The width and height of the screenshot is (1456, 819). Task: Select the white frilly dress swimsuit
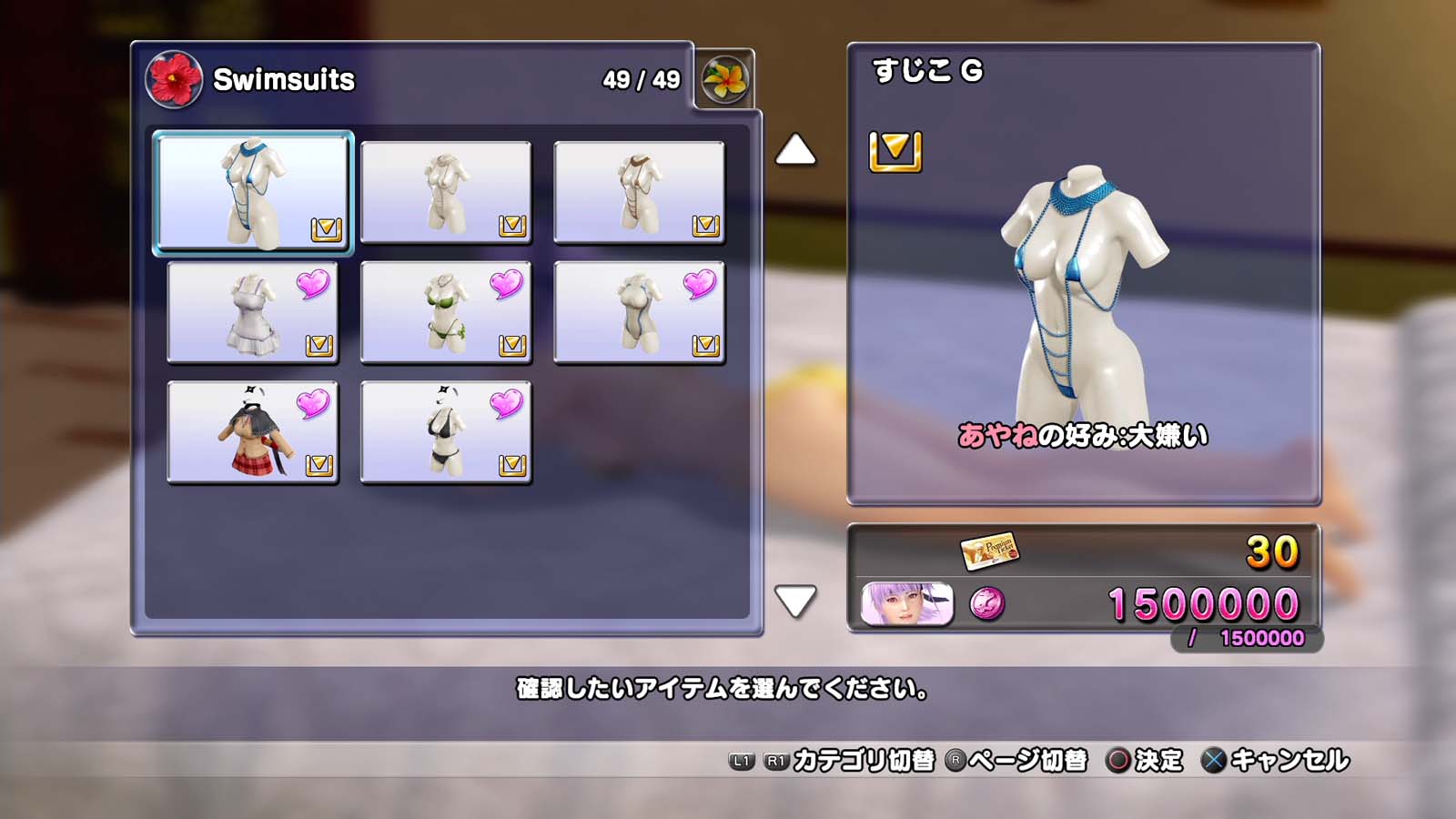pos(252,312)
